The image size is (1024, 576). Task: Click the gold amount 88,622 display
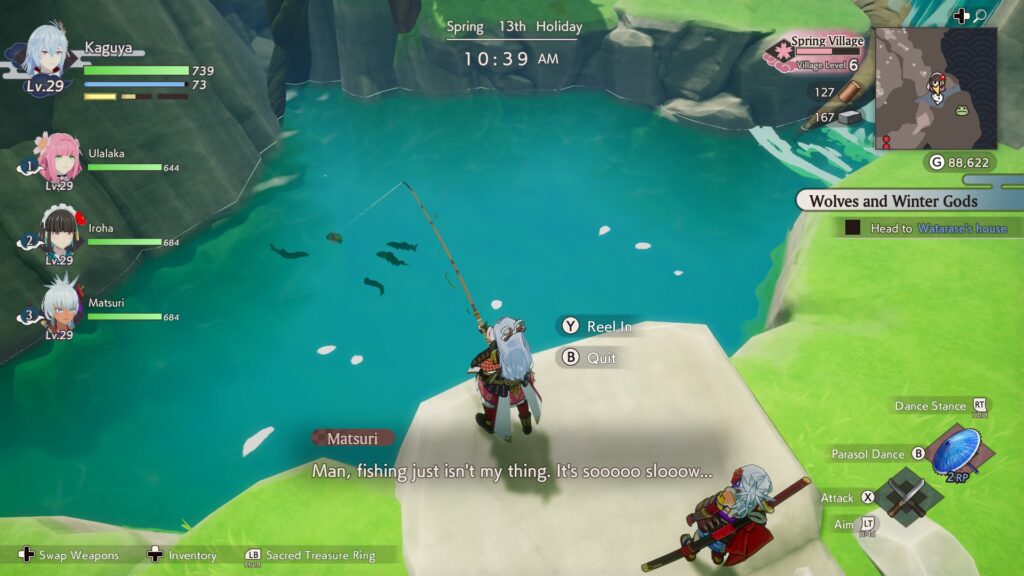pos(958,162)
